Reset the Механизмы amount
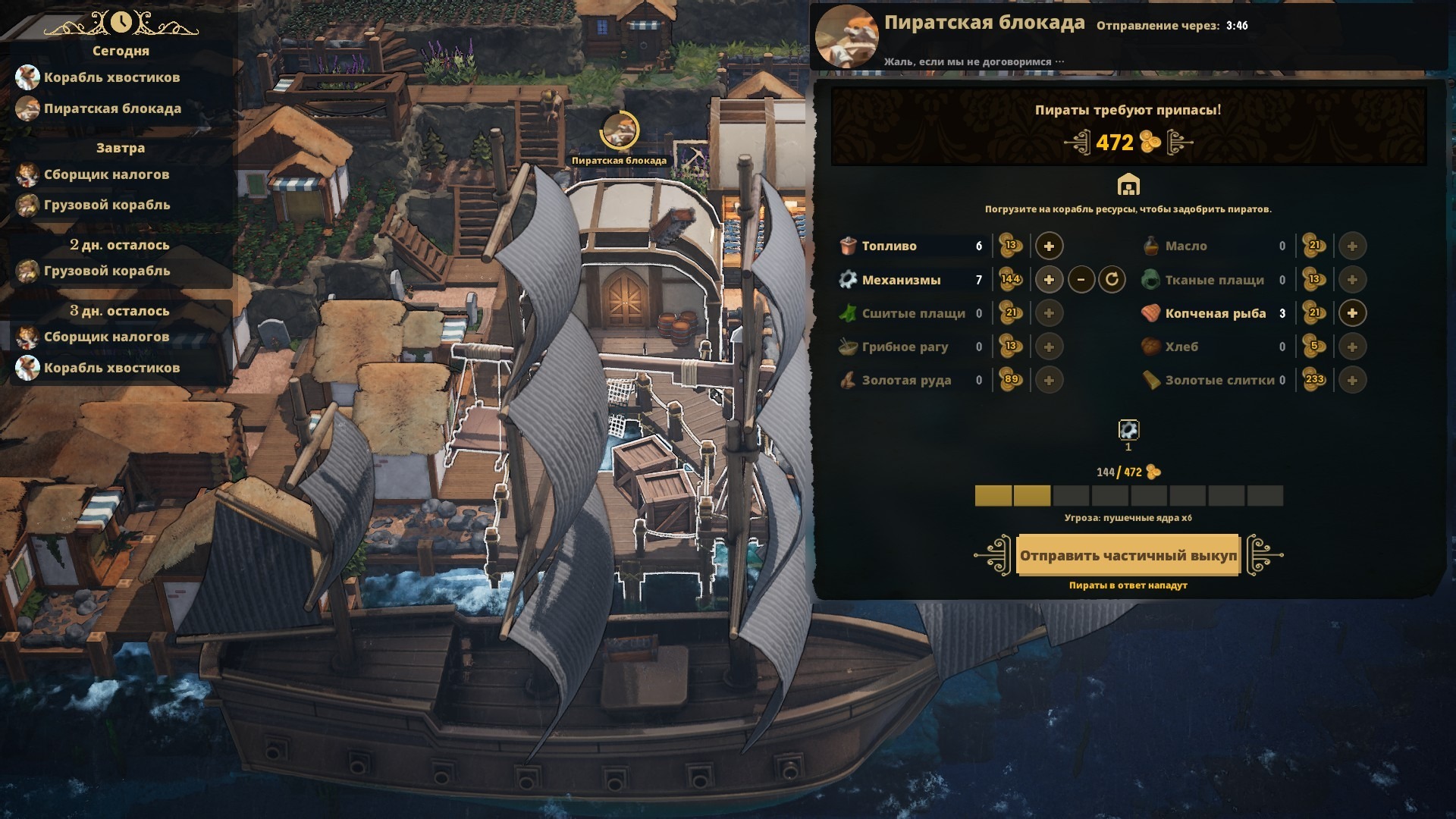The image size is (1456, 819). pos(1112,280)
